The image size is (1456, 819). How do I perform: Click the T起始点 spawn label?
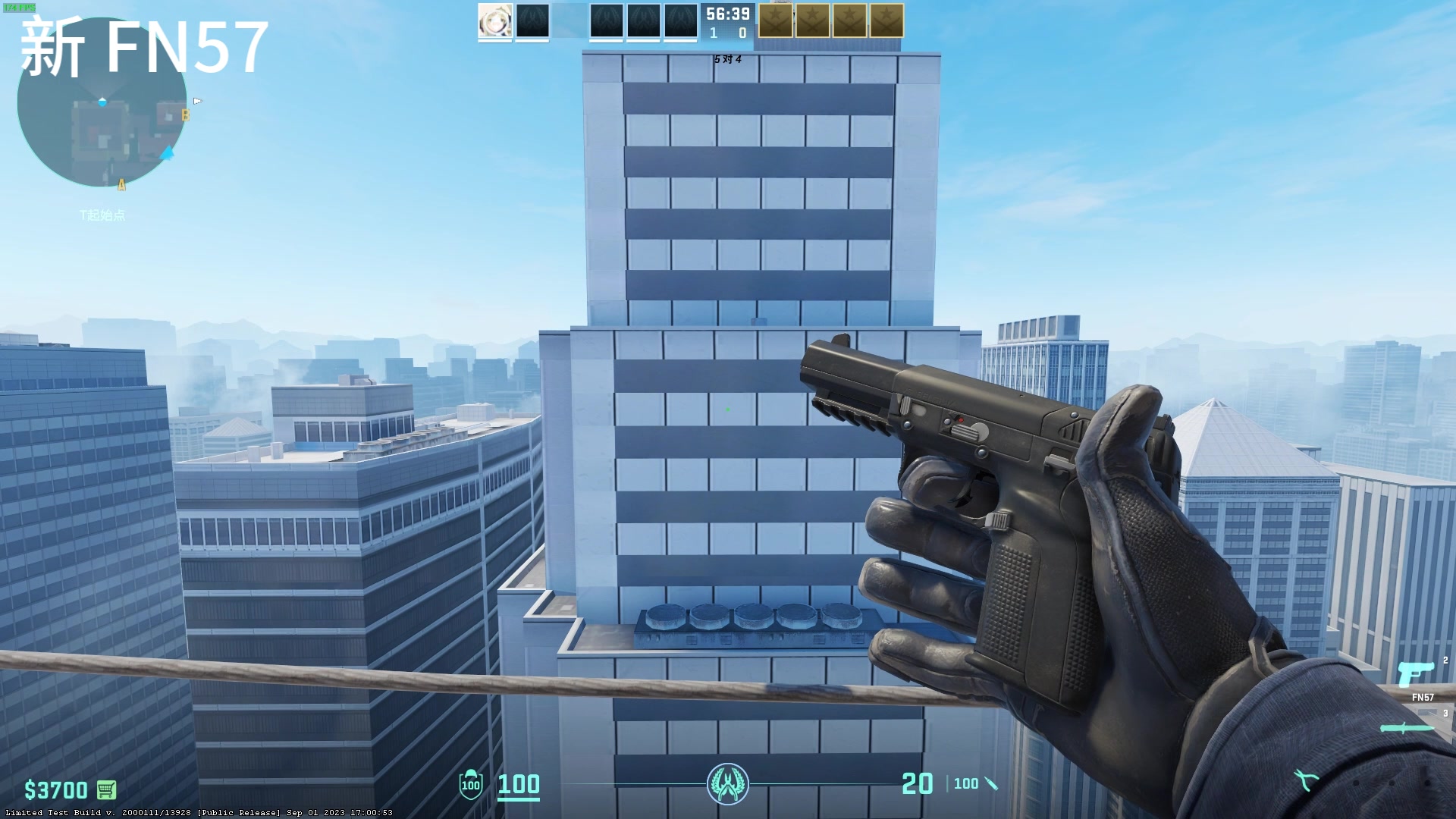point(102,216)
